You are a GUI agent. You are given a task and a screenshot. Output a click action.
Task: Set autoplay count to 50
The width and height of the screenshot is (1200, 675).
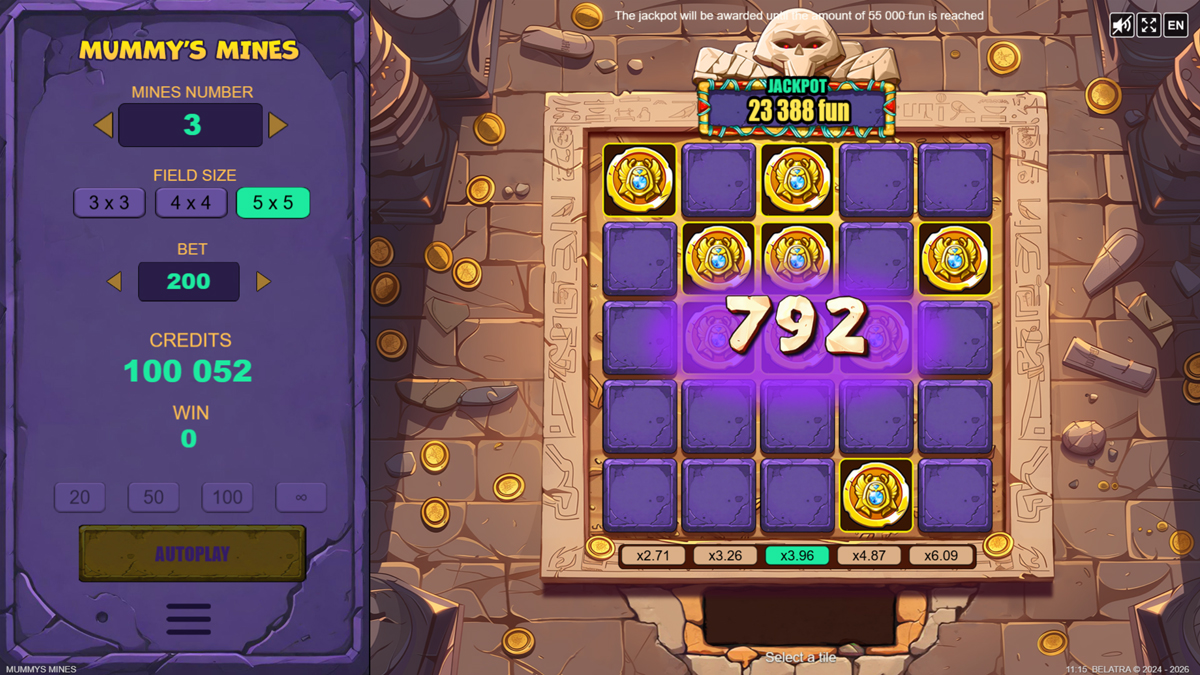(x=153, y=497)
